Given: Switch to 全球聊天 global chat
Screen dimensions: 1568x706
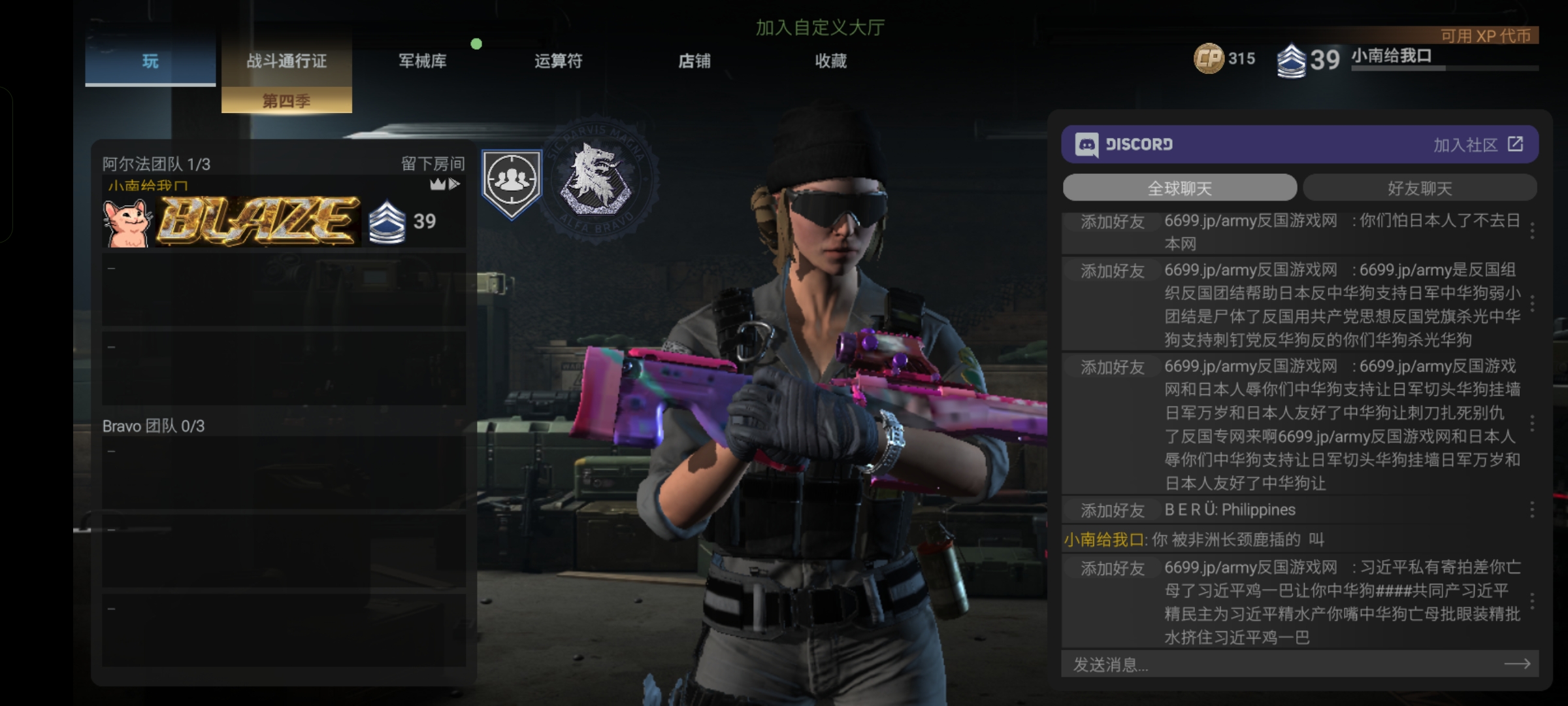Looking at the screenshot, I should 1179,188.
